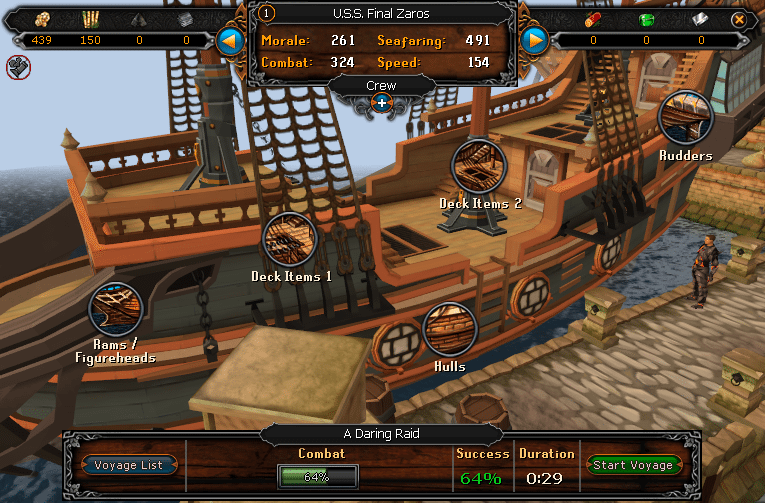This screenshot has width=765, height=503.
Task: Open the Deck Items 1 upgrades
Action: [290, 240]
